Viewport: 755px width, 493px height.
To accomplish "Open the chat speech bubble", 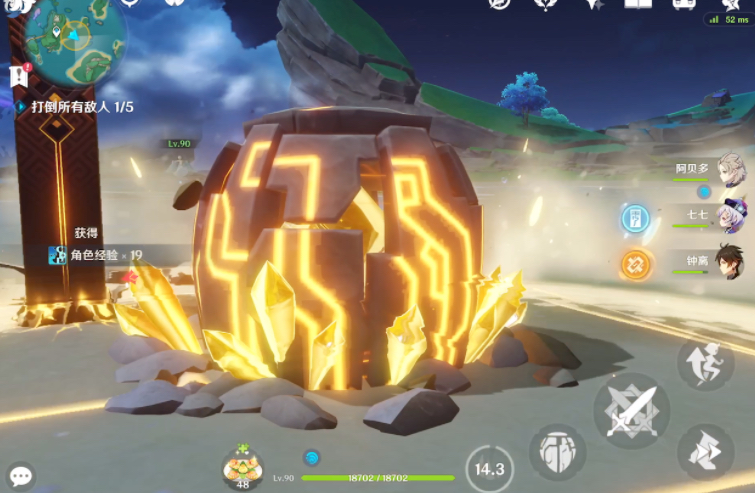I will click(x=20, y=476).
